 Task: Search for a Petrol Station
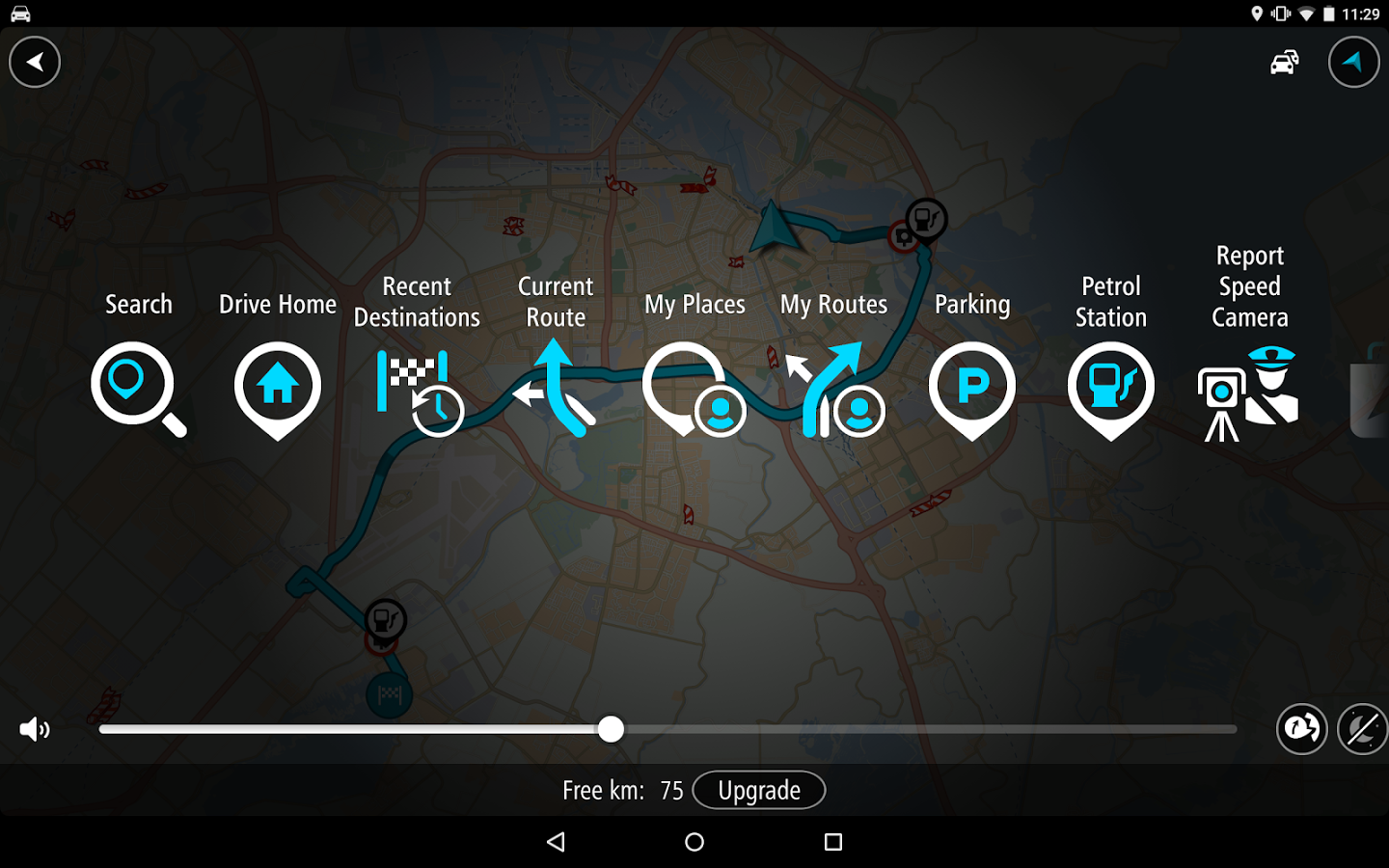1111,389
